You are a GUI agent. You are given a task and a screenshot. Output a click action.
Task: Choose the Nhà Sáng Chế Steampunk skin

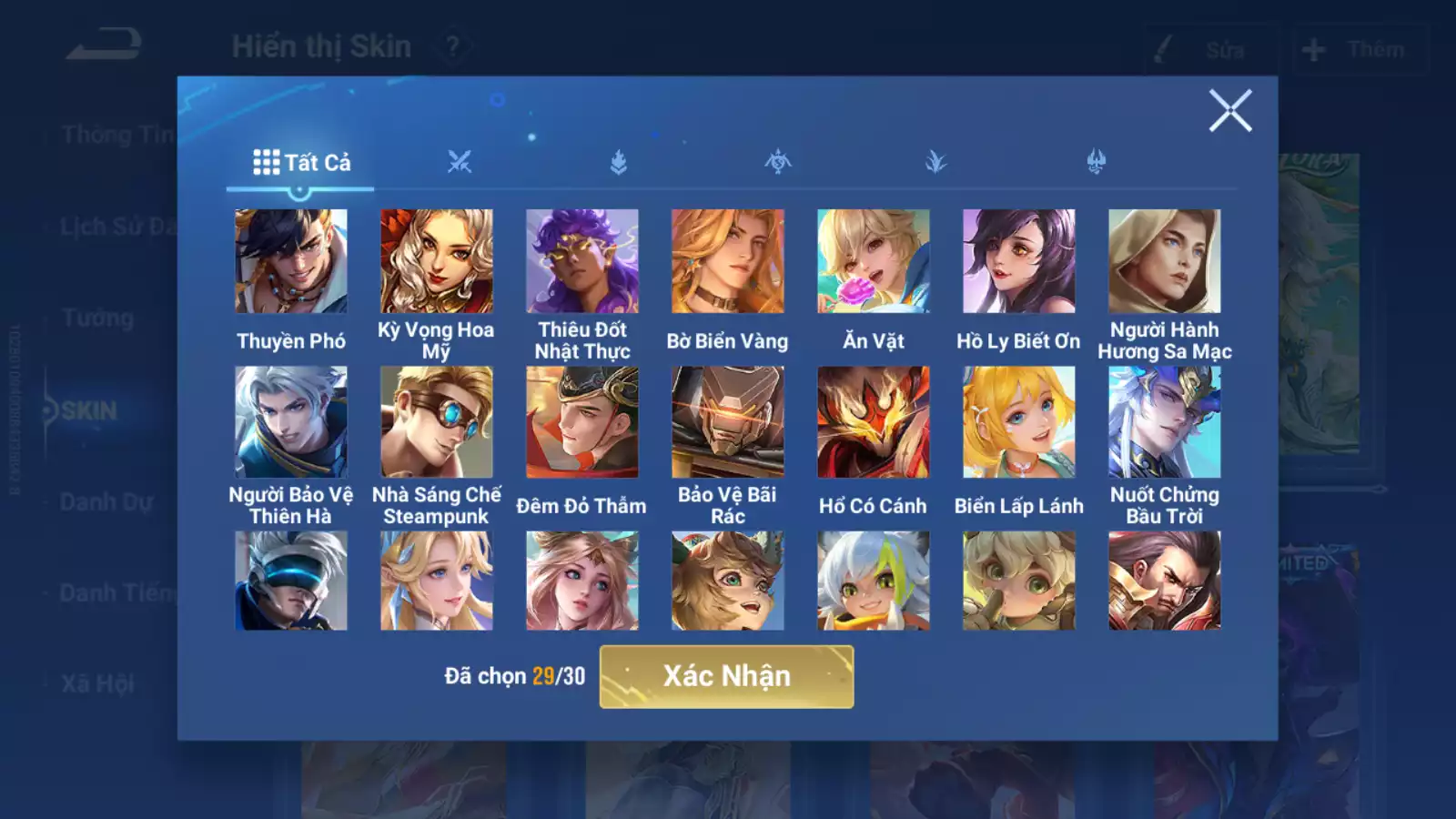point(437,422)
